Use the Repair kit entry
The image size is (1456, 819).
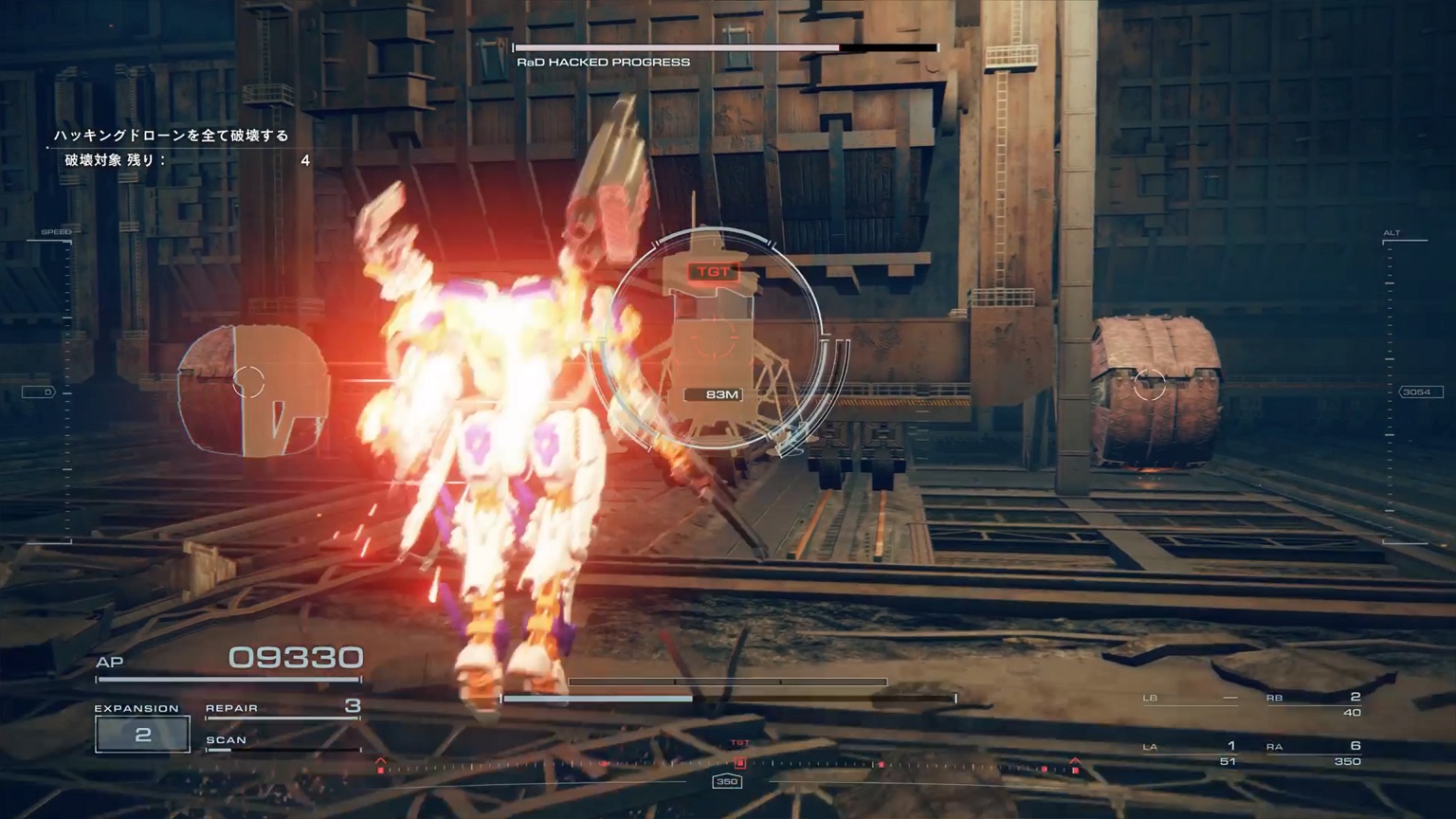[282, 707]
